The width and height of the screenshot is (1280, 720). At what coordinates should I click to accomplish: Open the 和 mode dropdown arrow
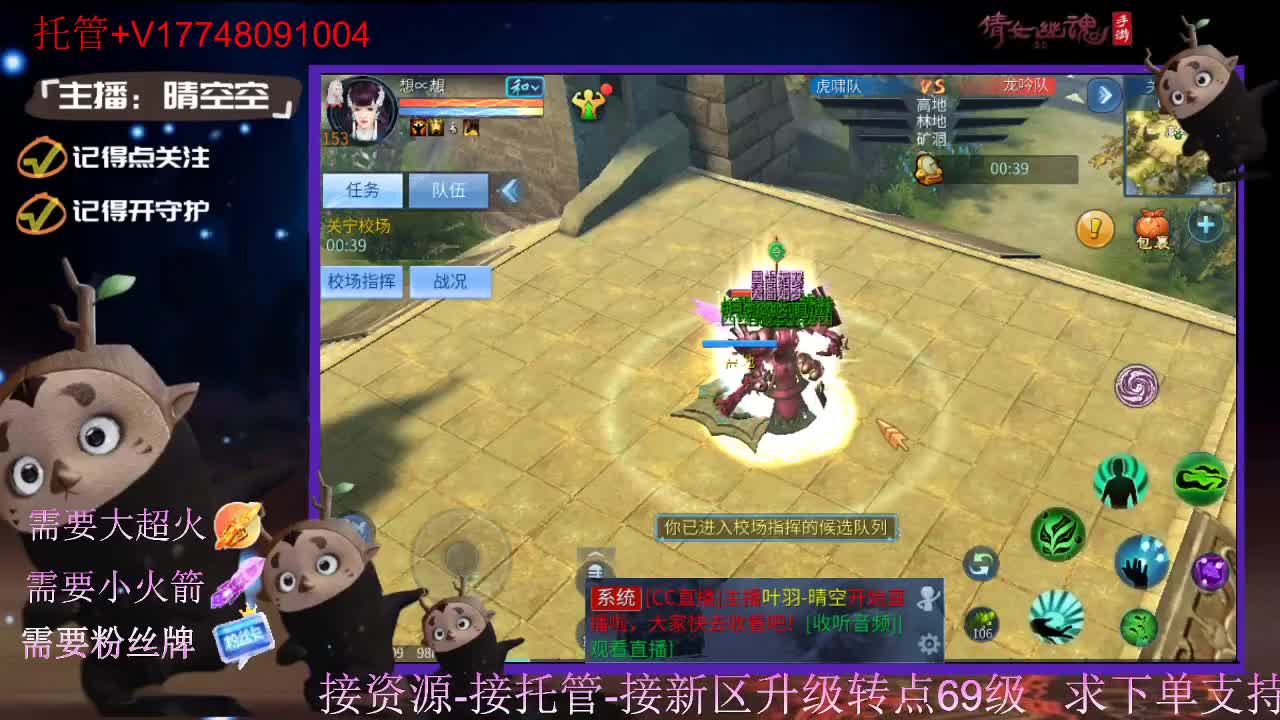pyautogui.click(x=535, y=88)
